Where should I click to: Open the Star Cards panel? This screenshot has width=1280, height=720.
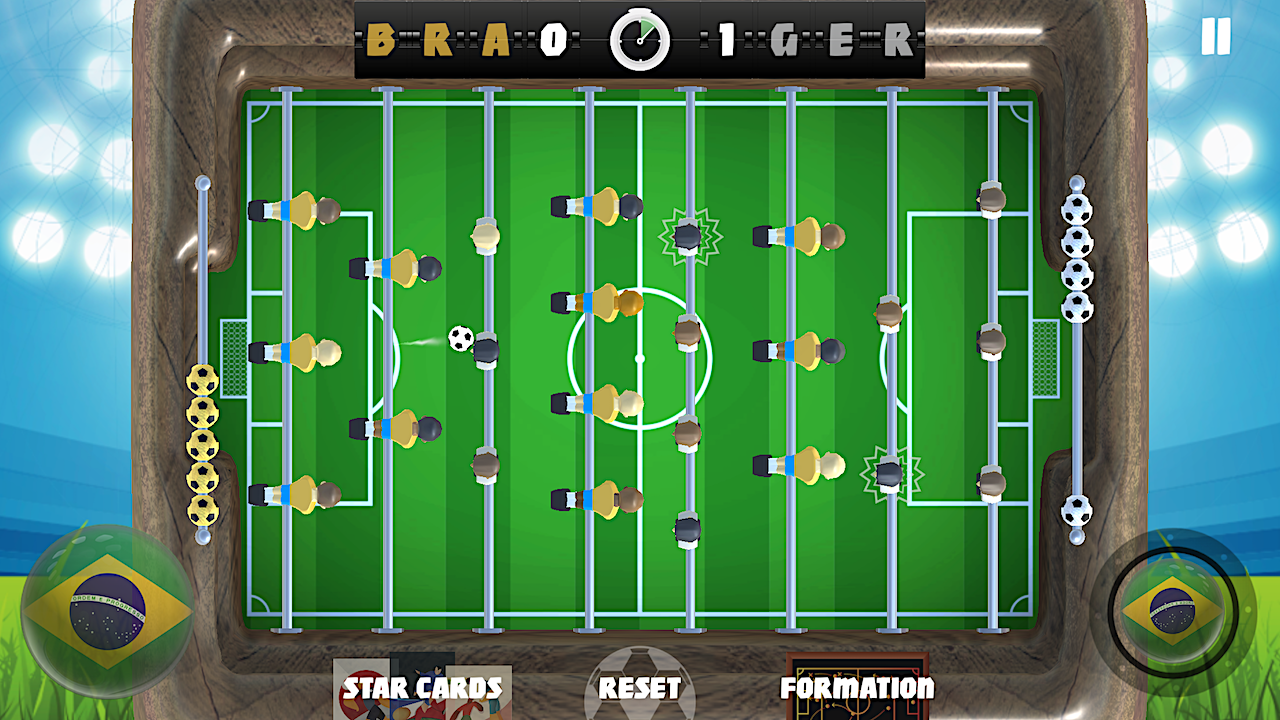(x=421, y=689)
